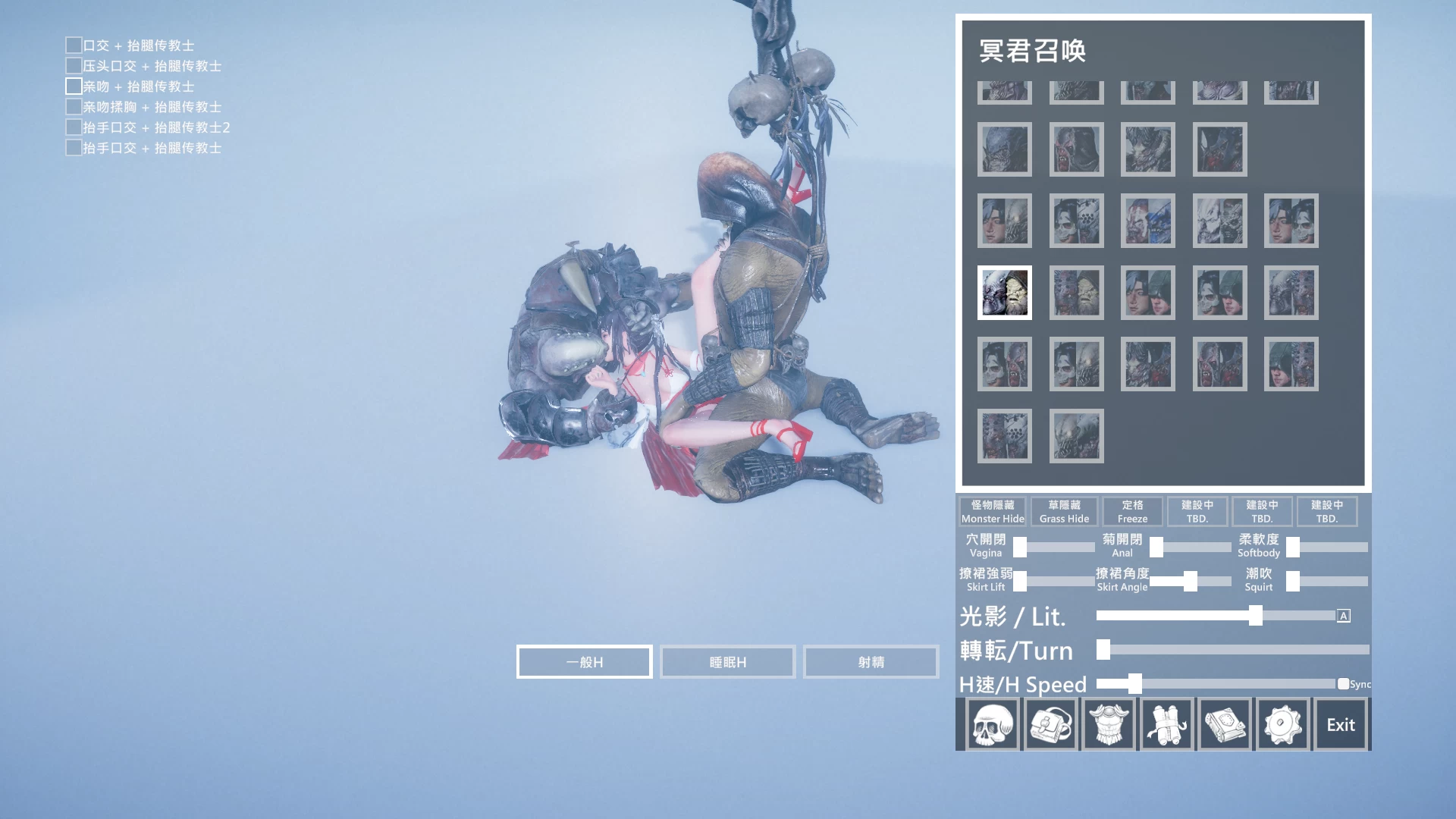Open the last monster thumbnail in the bottom row

(x=1075, y=435)
